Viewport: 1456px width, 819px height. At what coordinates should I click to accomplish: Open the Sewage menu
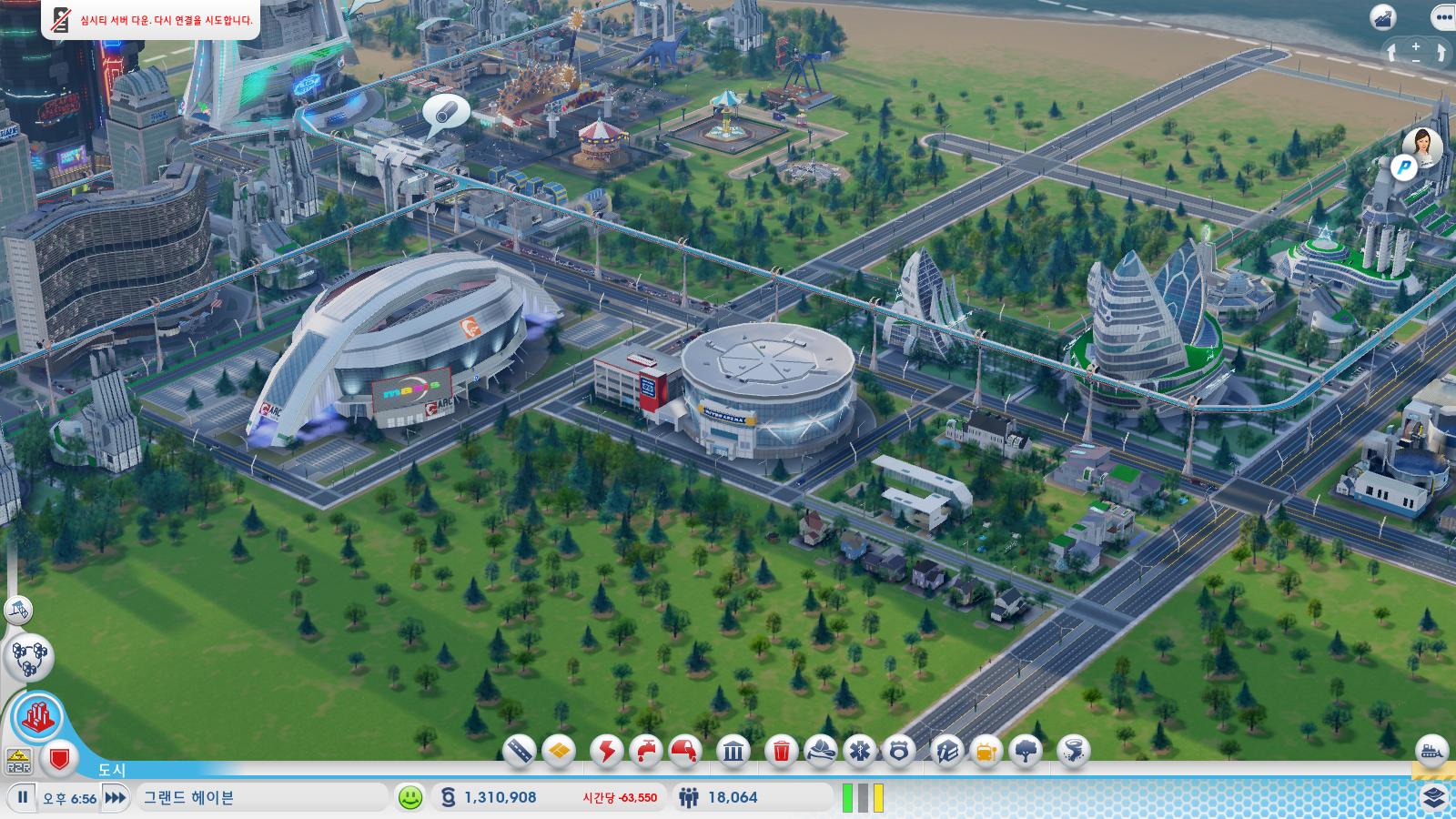point(685,751)
